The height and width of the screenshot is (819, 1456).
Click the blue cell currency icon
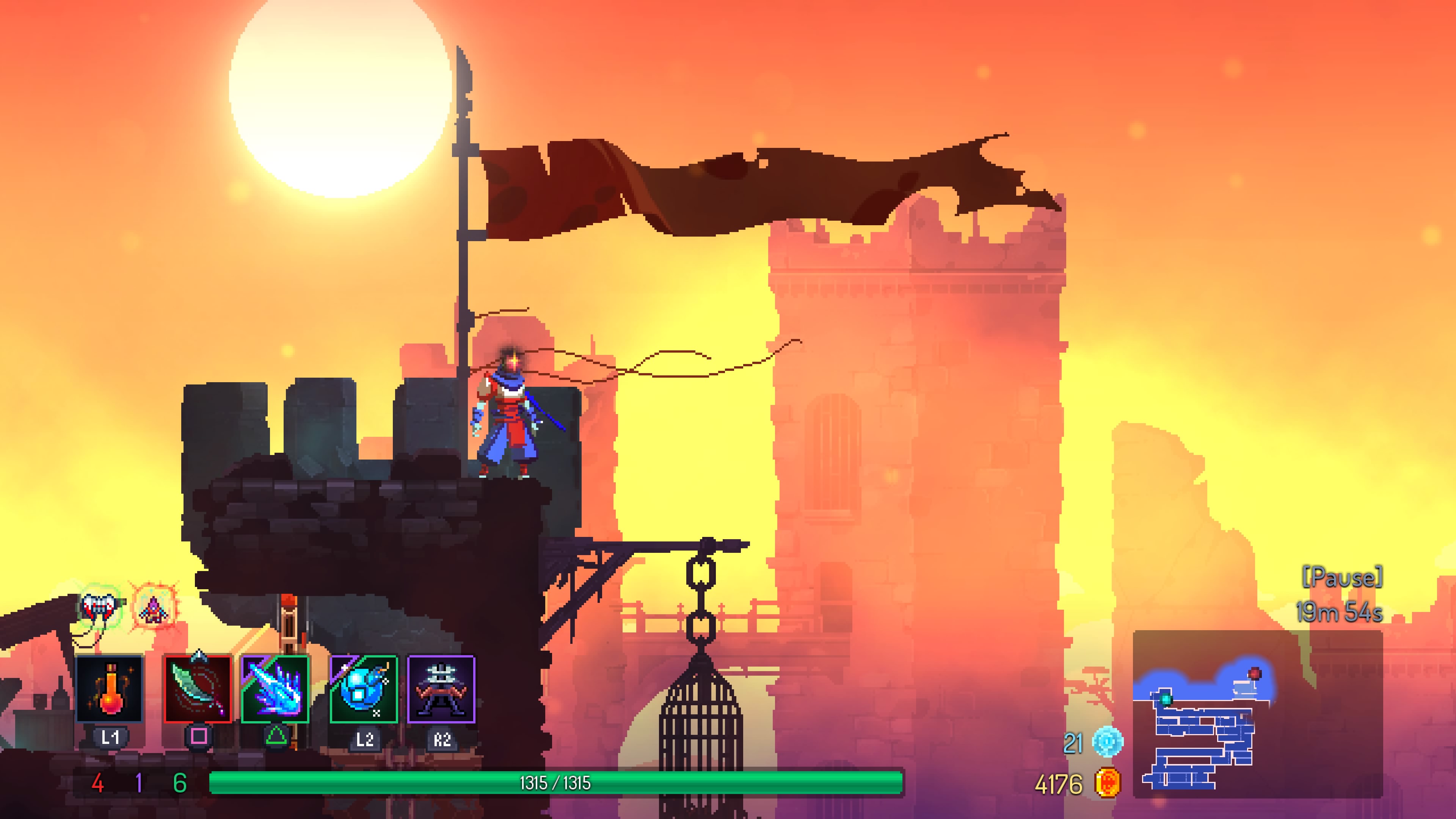[x=1107, y=742]
